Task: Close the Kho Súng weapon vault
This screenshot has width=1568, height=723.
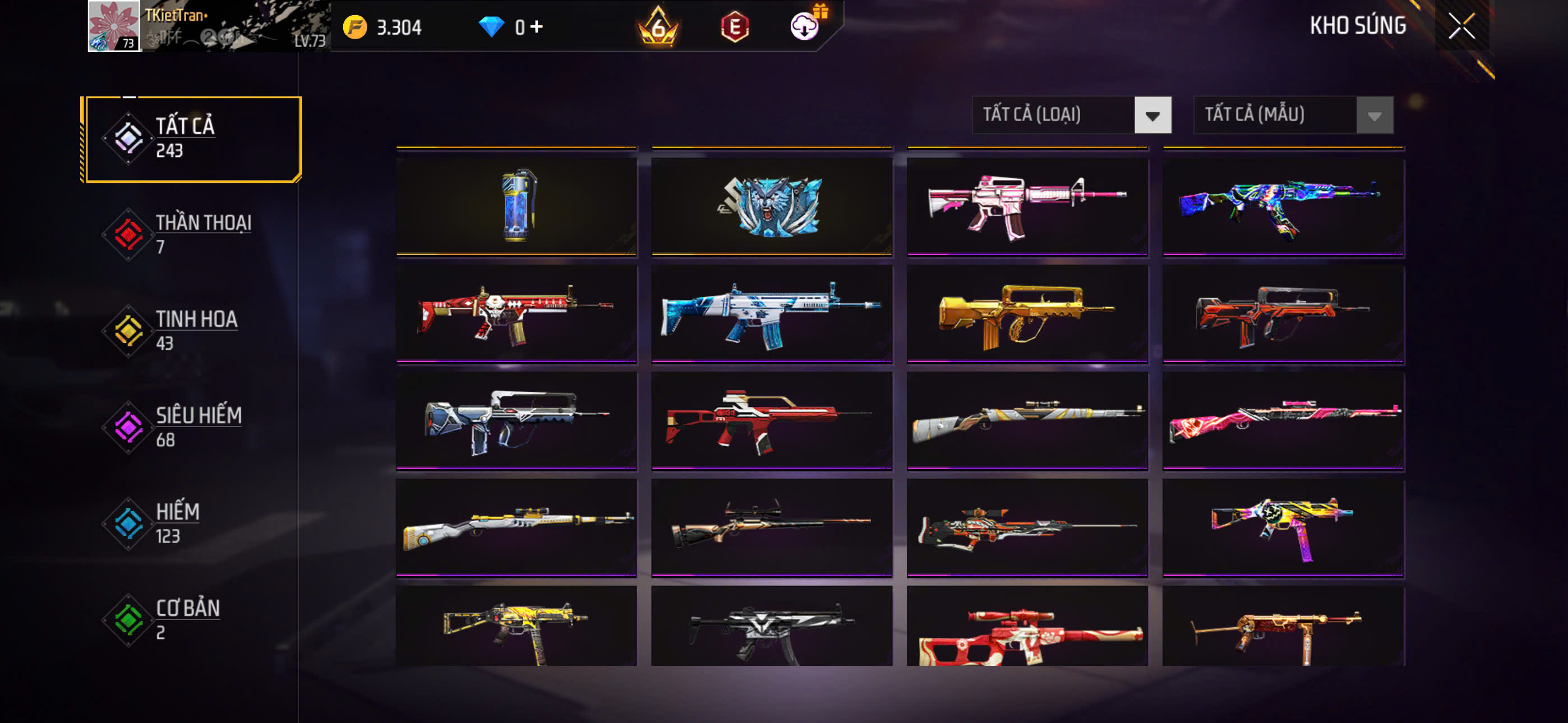Action: click(1461, 26)
